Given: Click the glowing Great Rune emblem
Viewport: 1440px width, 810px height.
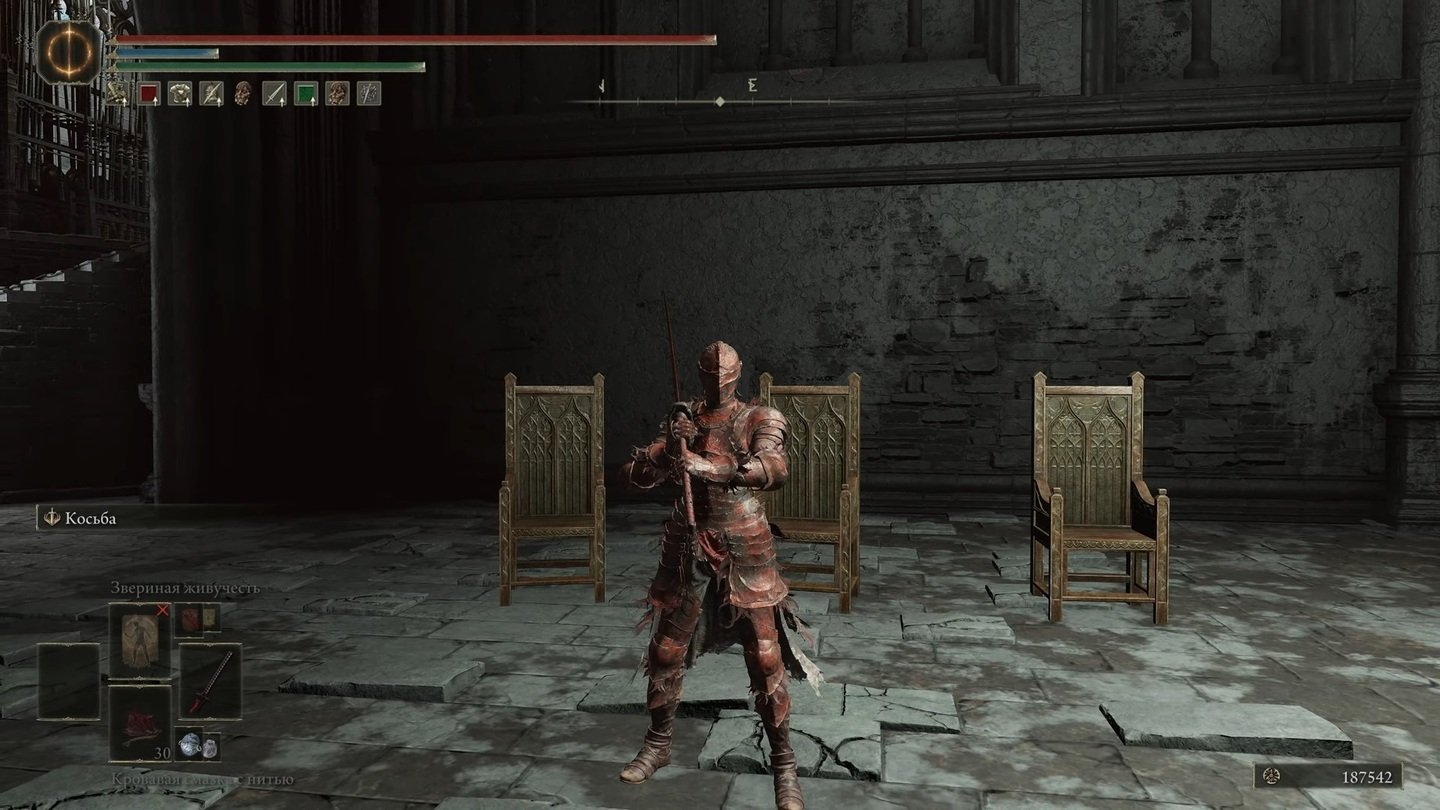Looking at the screenshot, I should pyautogui.click(x=70, y=52).
